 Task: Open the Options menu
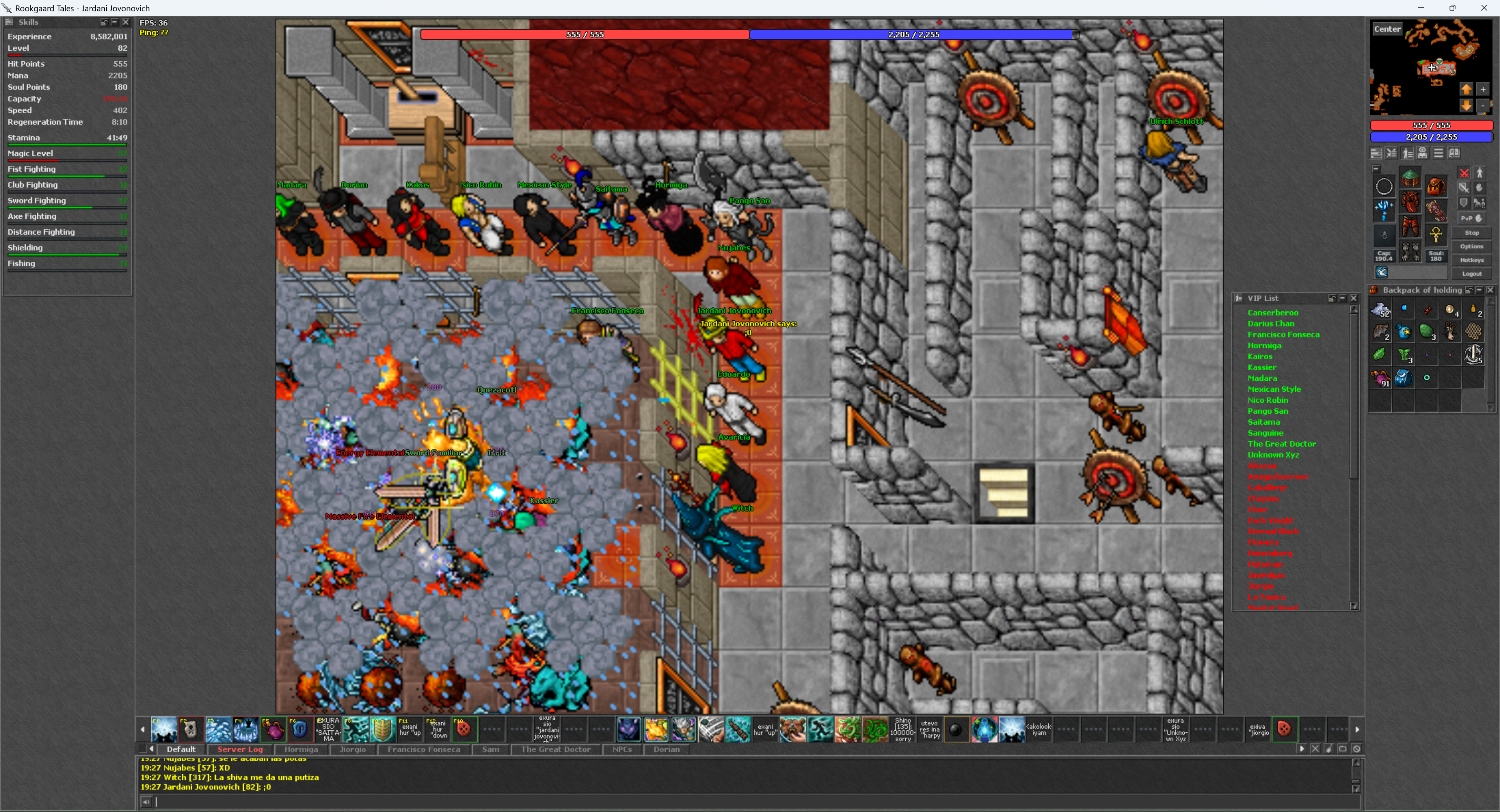pos(1471,246)
